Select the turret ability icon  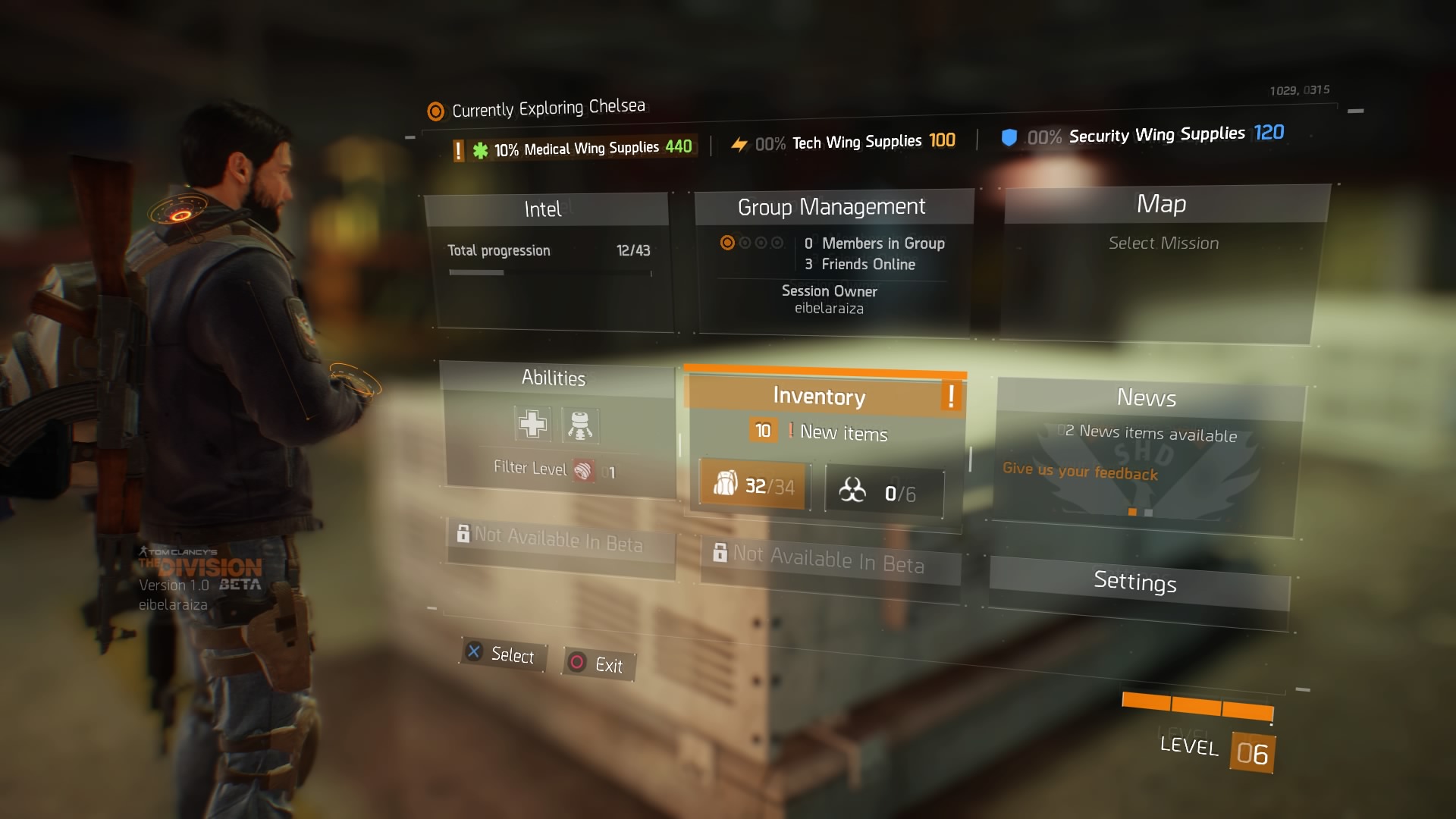click(580, 425)
